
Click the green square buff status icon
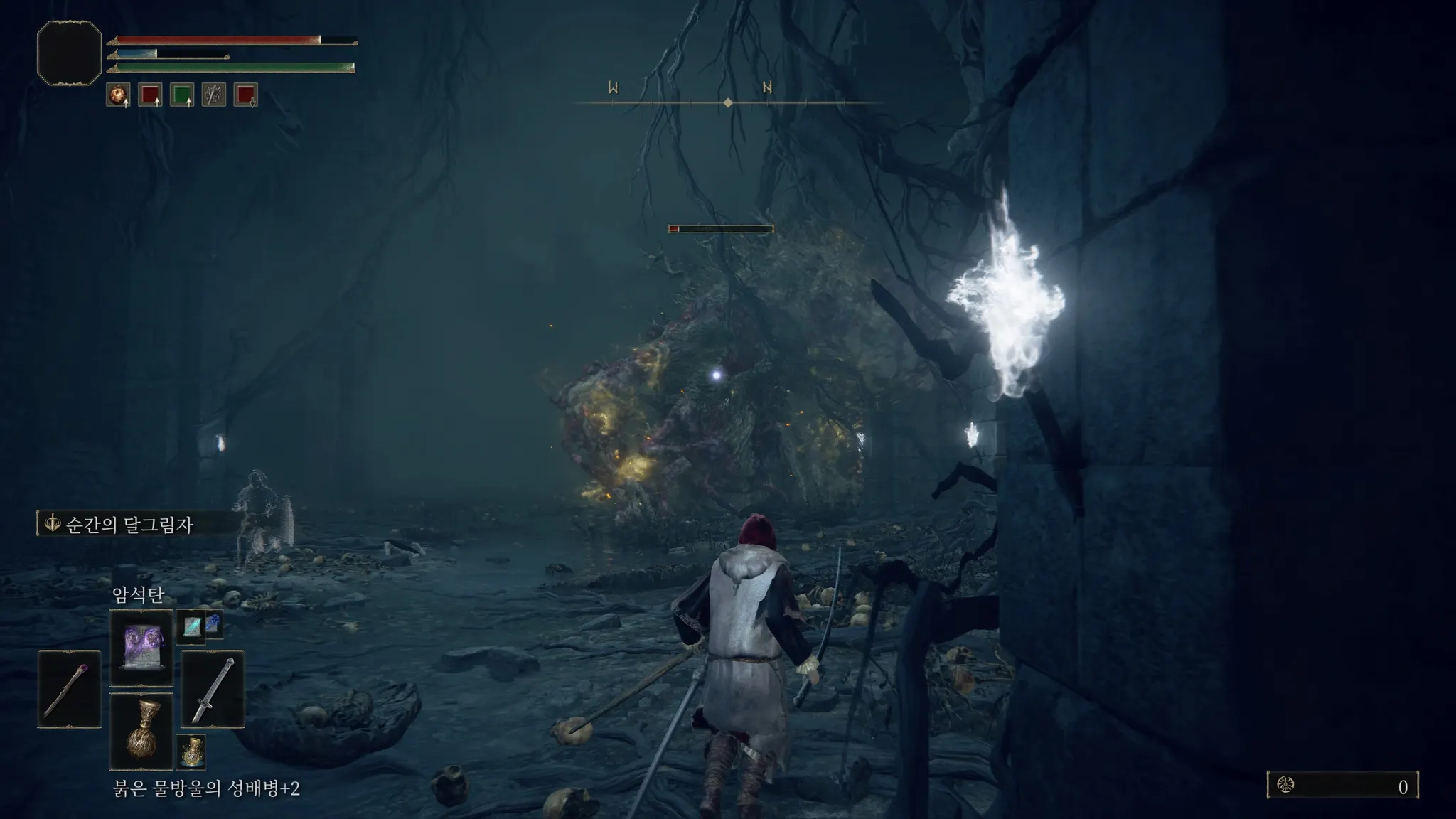182,95
